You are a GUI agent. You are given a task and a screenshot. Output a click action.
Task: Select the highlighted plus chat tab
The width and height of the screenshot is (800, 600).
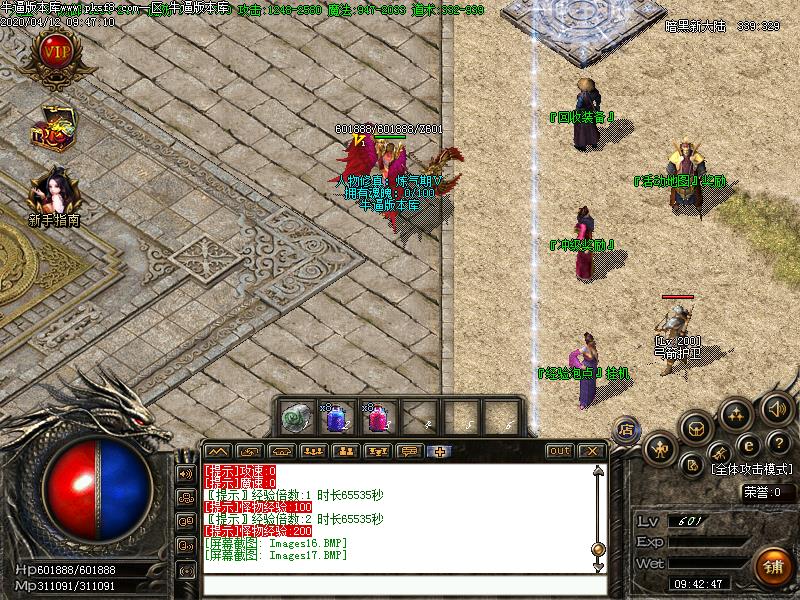[x=438, y=451]
